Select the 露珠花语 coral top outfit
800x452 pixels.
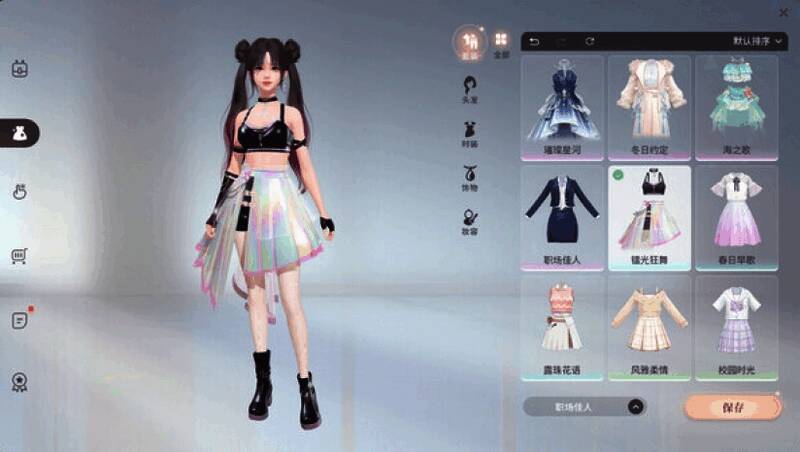(562, 327)
